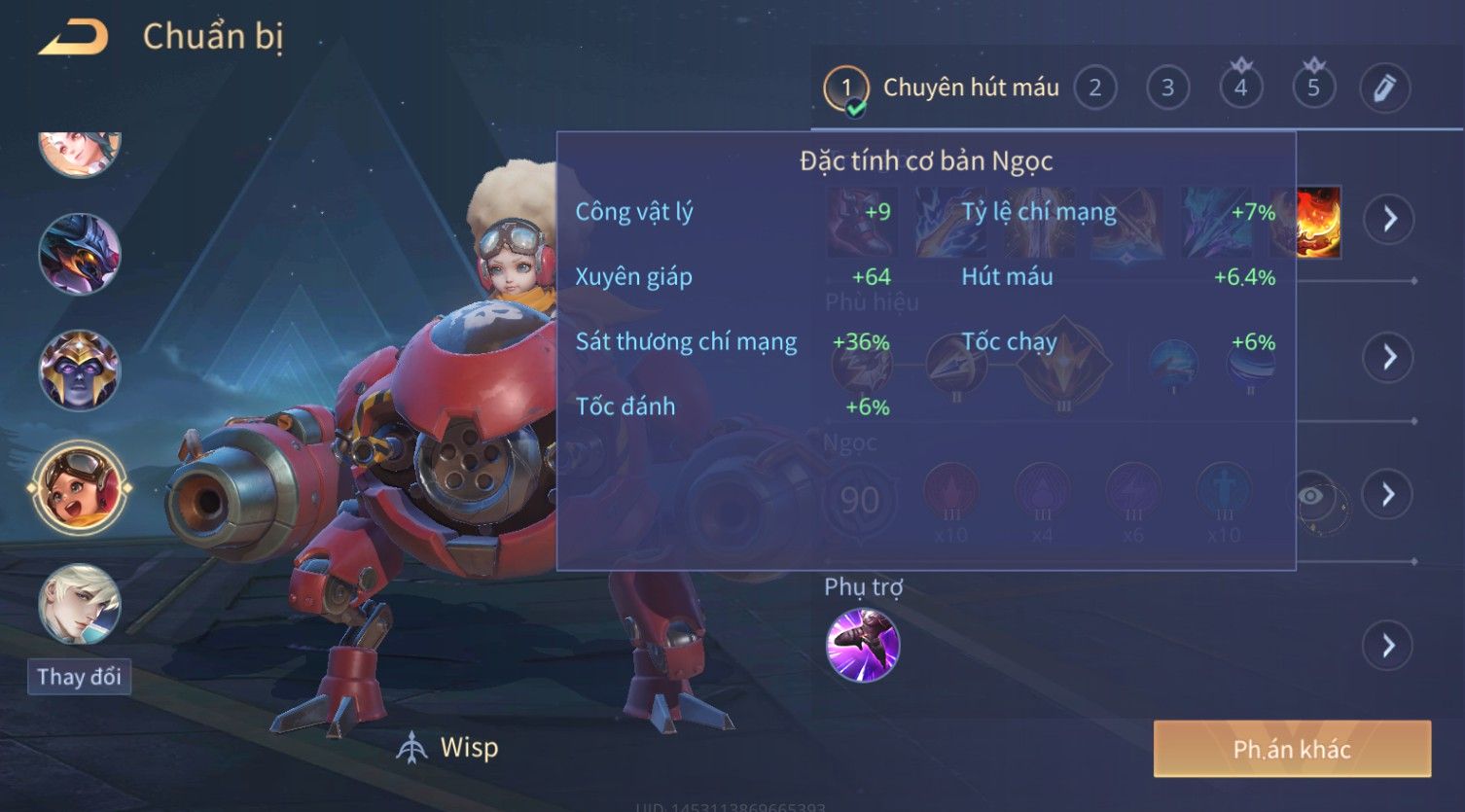Screen dimensions: 1465x812
Task: Select the gold-helmeted purple hero portrait
Action: coord(80,371)
